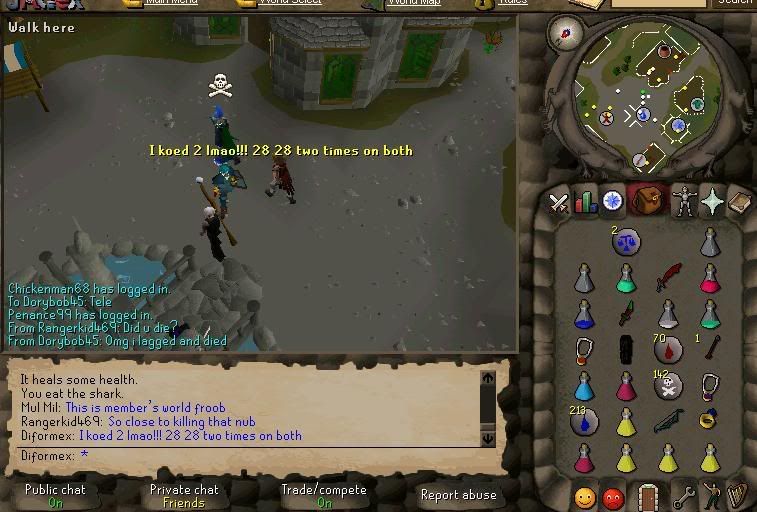Open the options wrench tab
The height and width of the screenshot is (512, 757).
[684, 496]
